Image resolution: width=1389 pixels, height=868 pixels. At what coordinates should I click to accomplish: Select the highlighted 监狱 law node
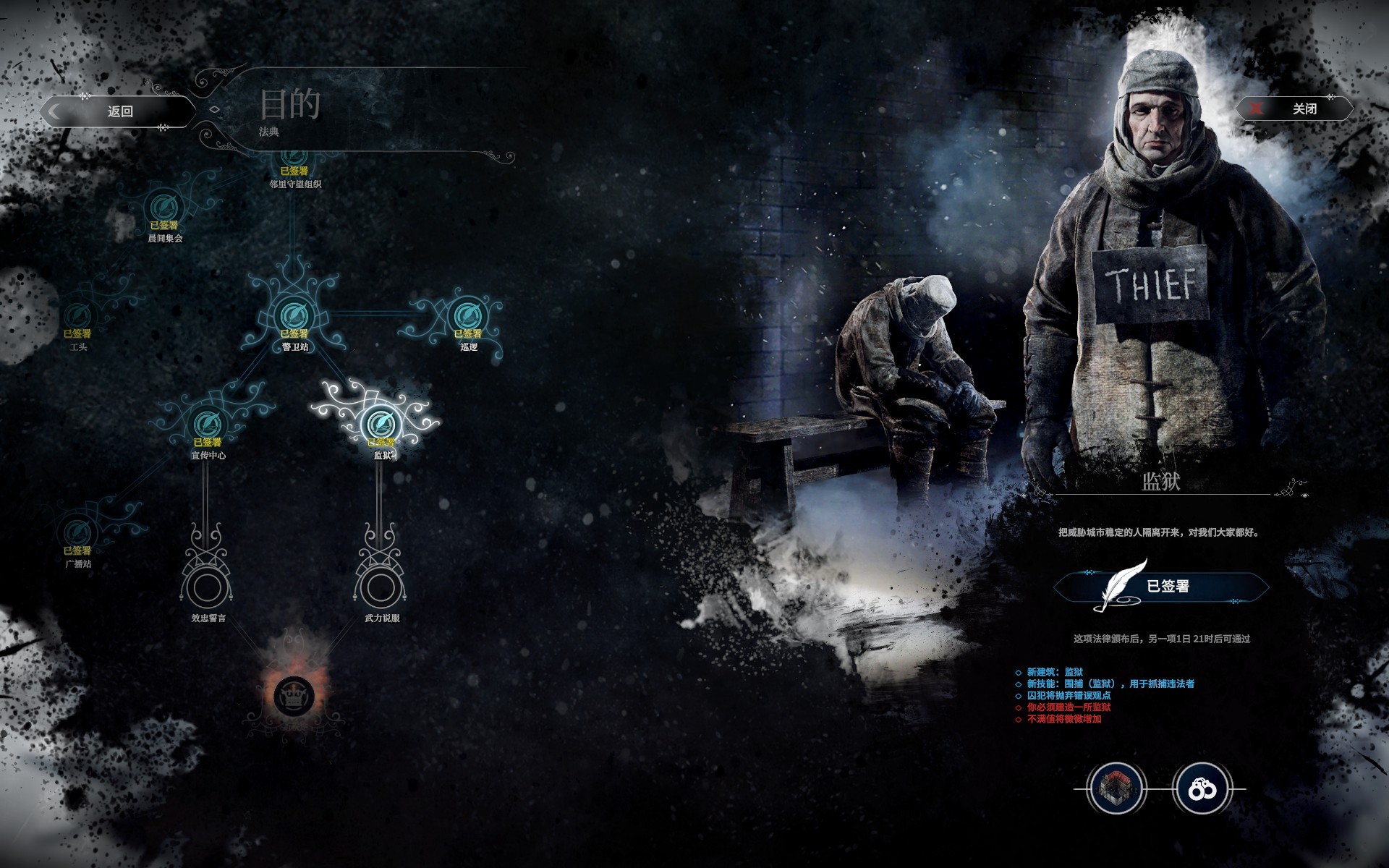tap(381, 424)
